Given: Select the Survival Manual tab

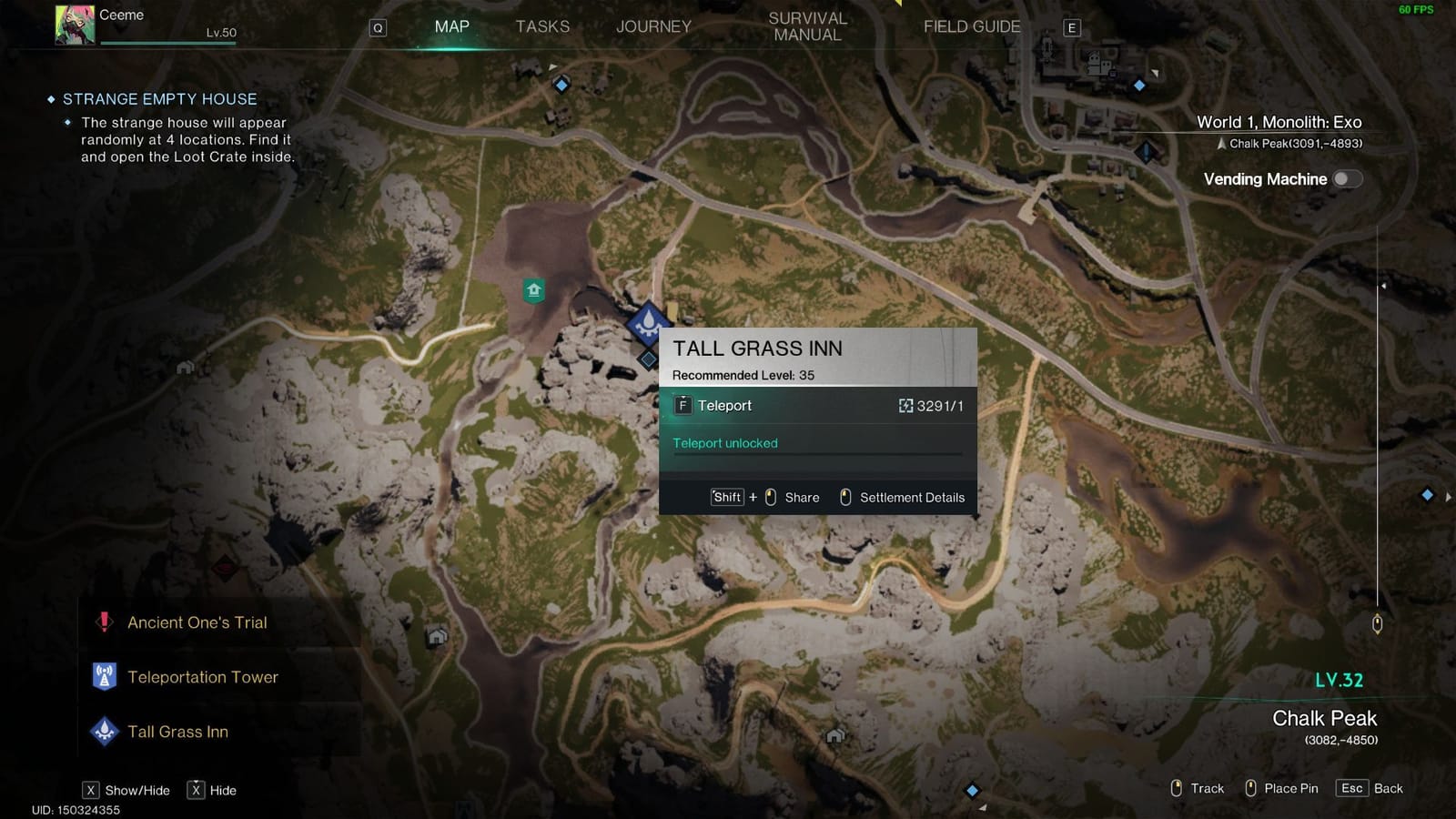Looking at the screenshot, I should point(807,26).
